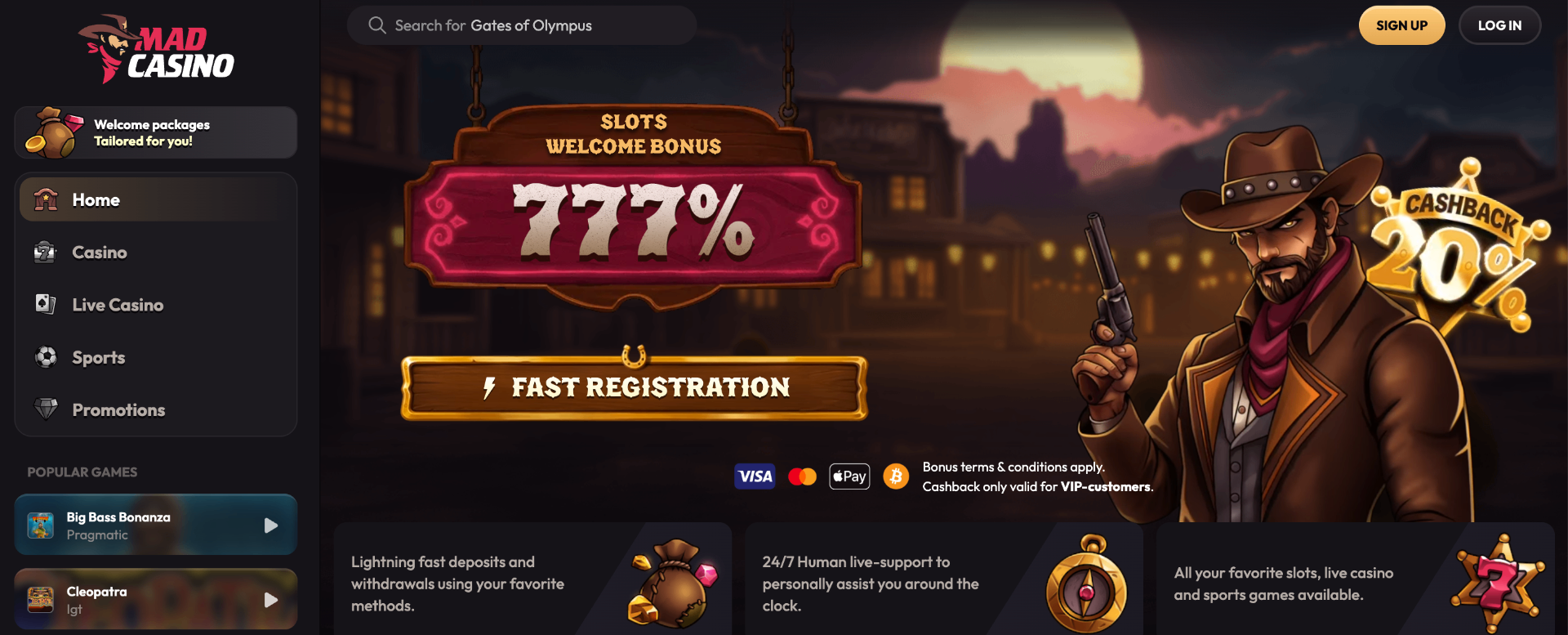Play the Big Bass Bonanza game
This screenshot has height=635, width=1568.
pyautogui.click(x=270, y=525)
